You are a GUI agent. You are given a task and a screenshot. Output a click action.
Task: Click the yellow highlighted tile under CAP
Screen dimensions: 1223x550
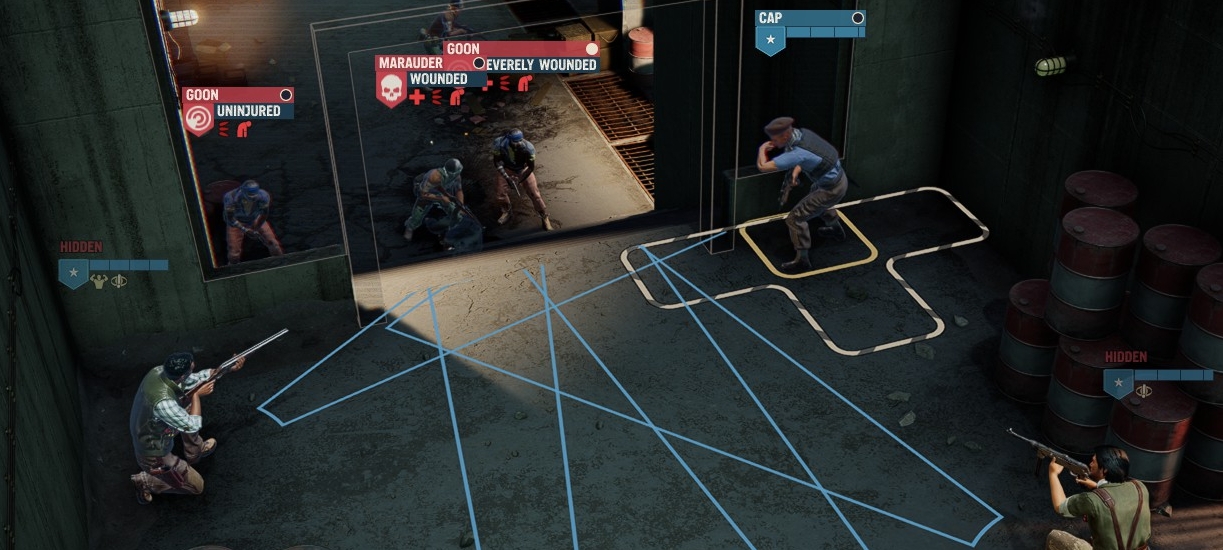pyautogui.click(x=808, y=244)
